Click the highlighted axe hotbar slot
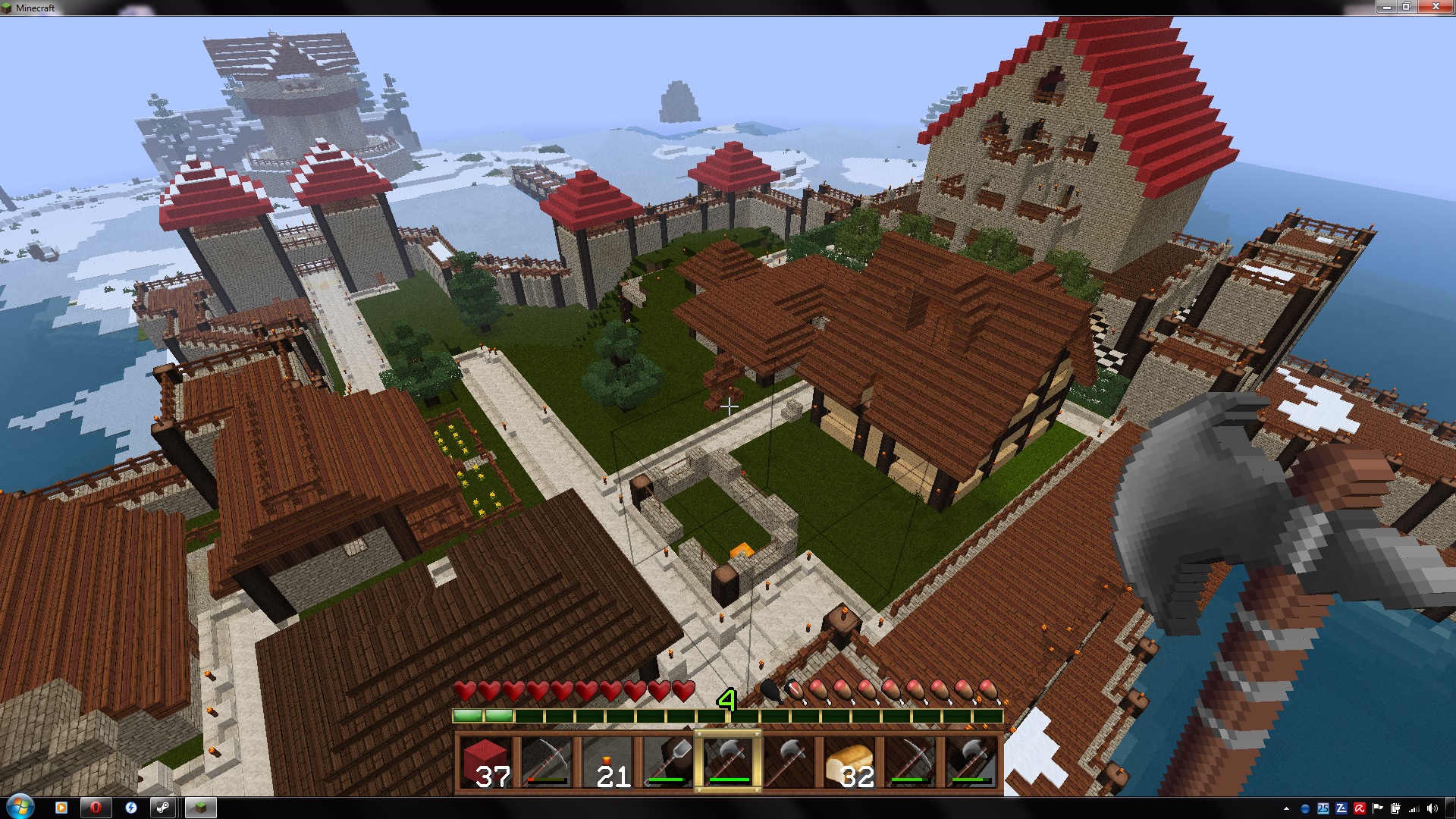 tap(728, 761)
